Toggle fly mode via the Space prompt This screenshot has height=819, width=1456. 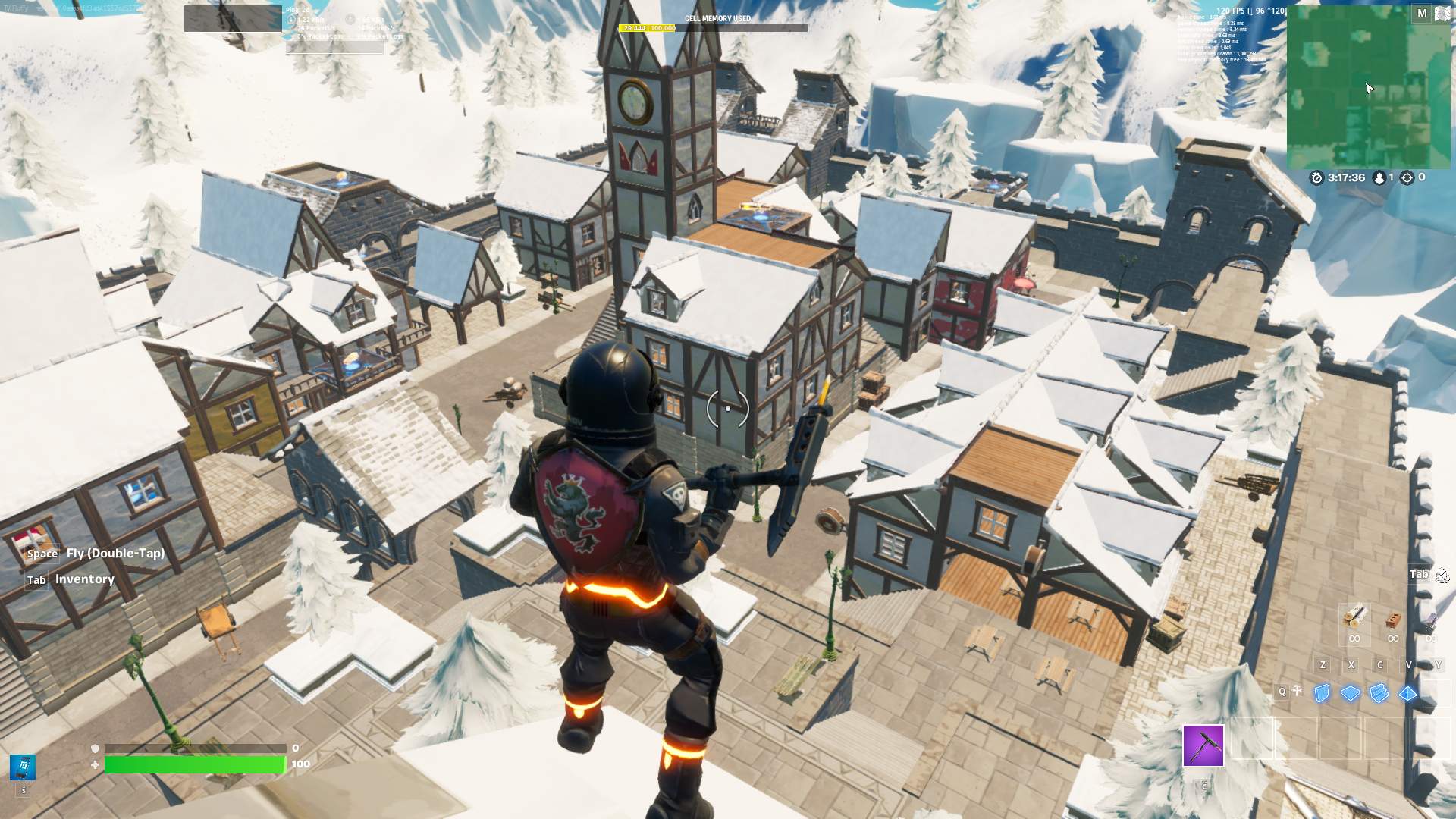point(42,554)
